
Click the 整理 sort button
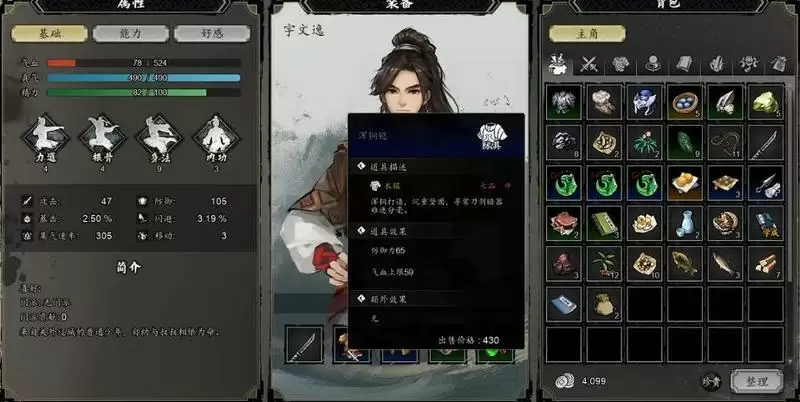pos(757,381)
